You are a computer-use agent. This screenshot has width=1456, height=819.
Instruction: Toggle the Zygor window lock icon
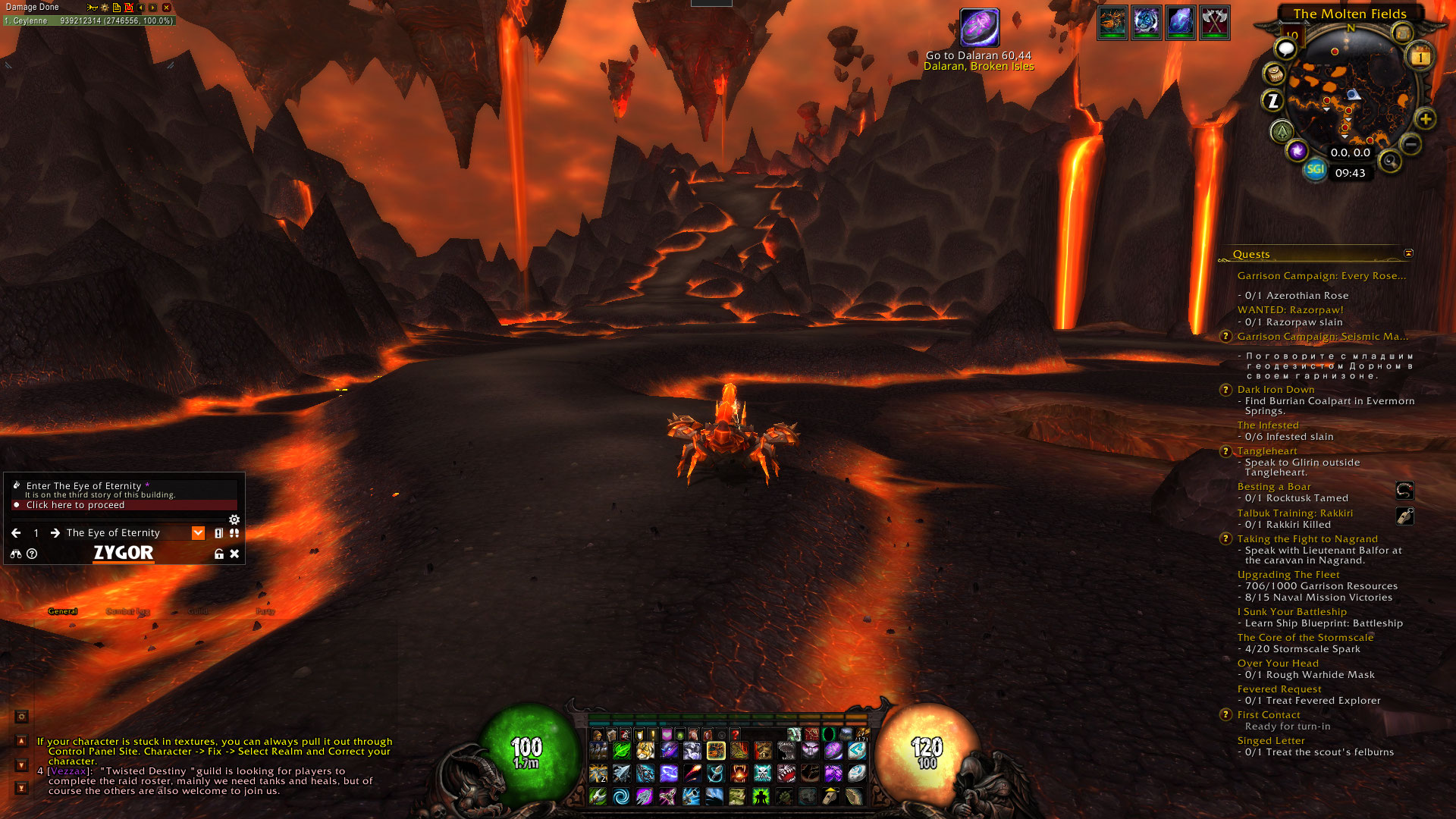click(219, 554)
